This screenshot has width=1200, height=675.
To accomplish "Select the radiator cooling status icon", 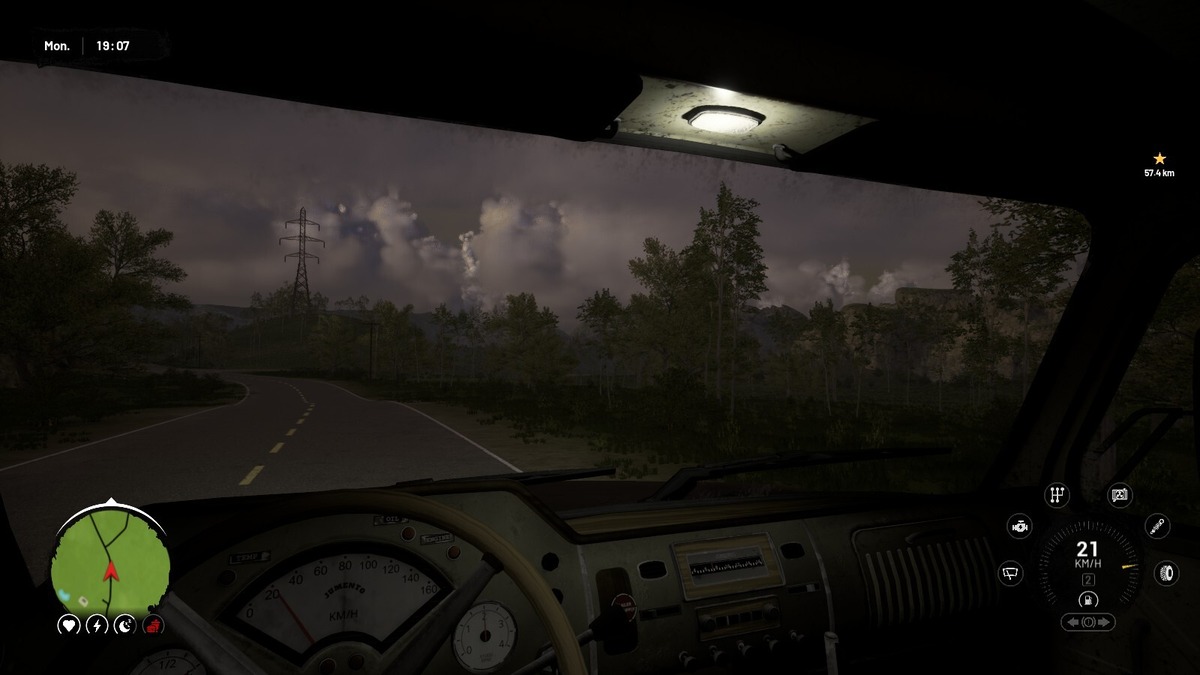I will click(x=1120, y=495).
